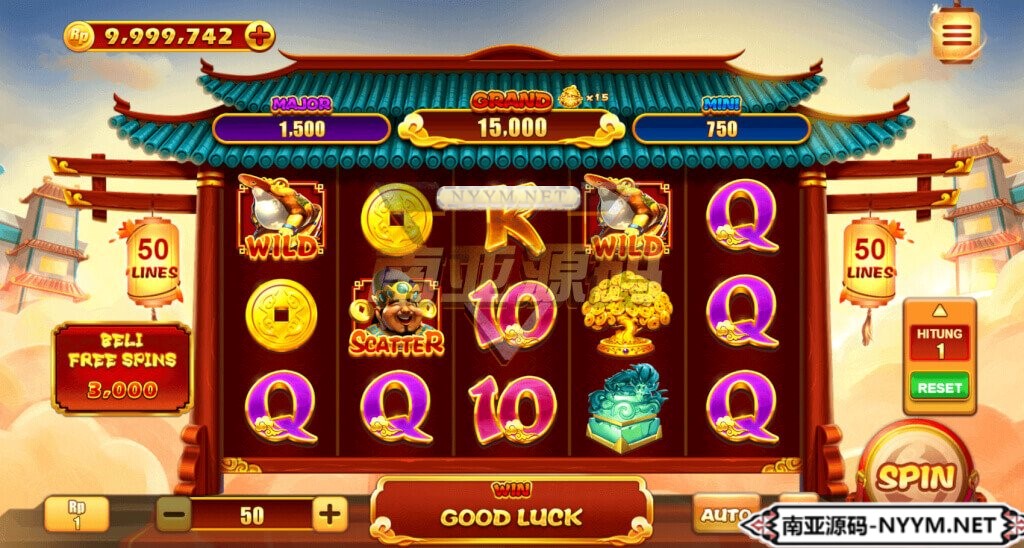Select the Rp 1 denomination button
This screenshot has width=1024, height=548.
76,514
